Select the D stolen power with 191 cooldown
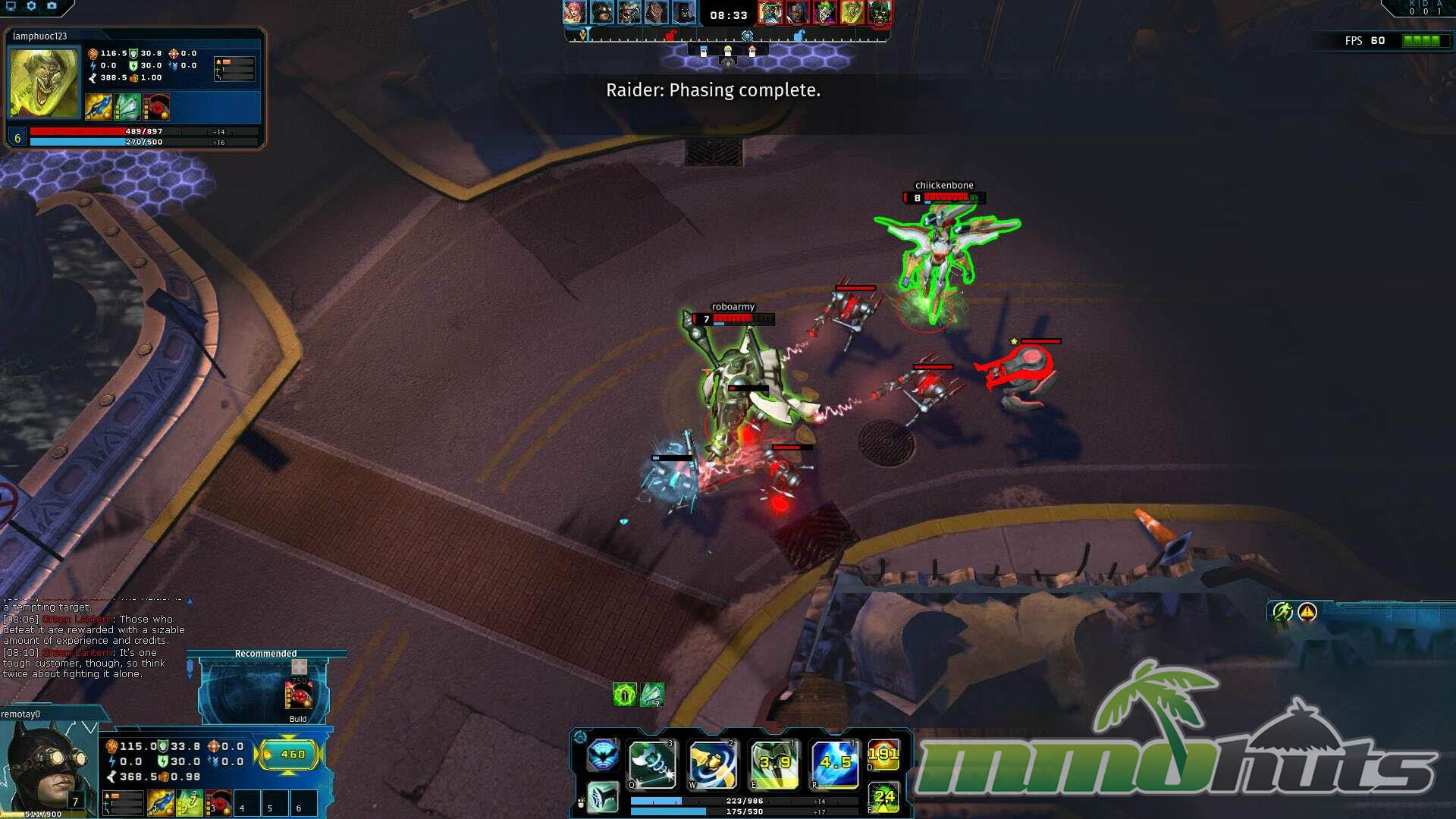Image resolution: width=1456 pixels, height=819 pixels. (x=883, y=755)
